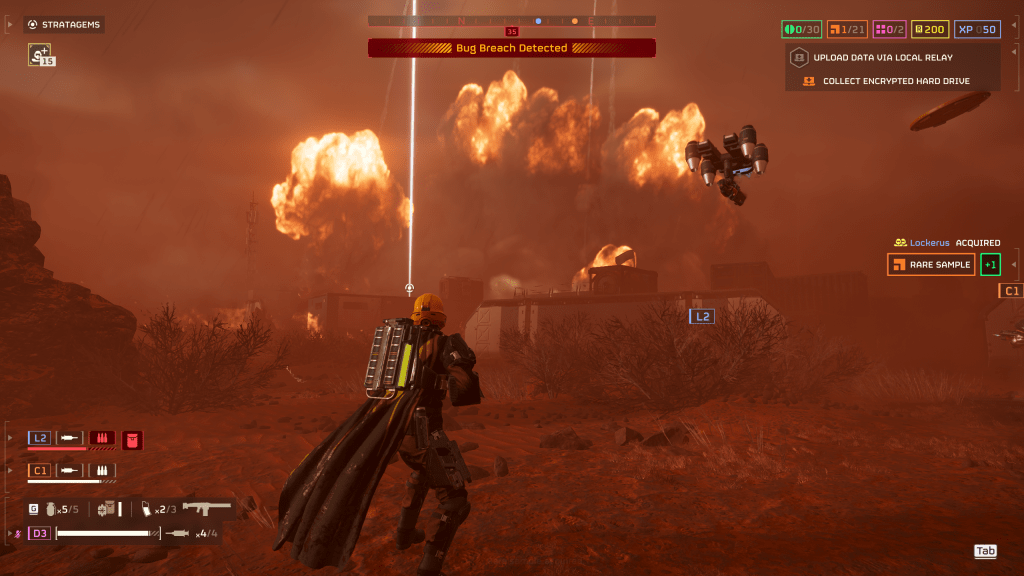Screen dimensions: 1024x576
Task: Choose the primary rifle weapon icon
Action: pyautogui.click(x=207, y=508)
